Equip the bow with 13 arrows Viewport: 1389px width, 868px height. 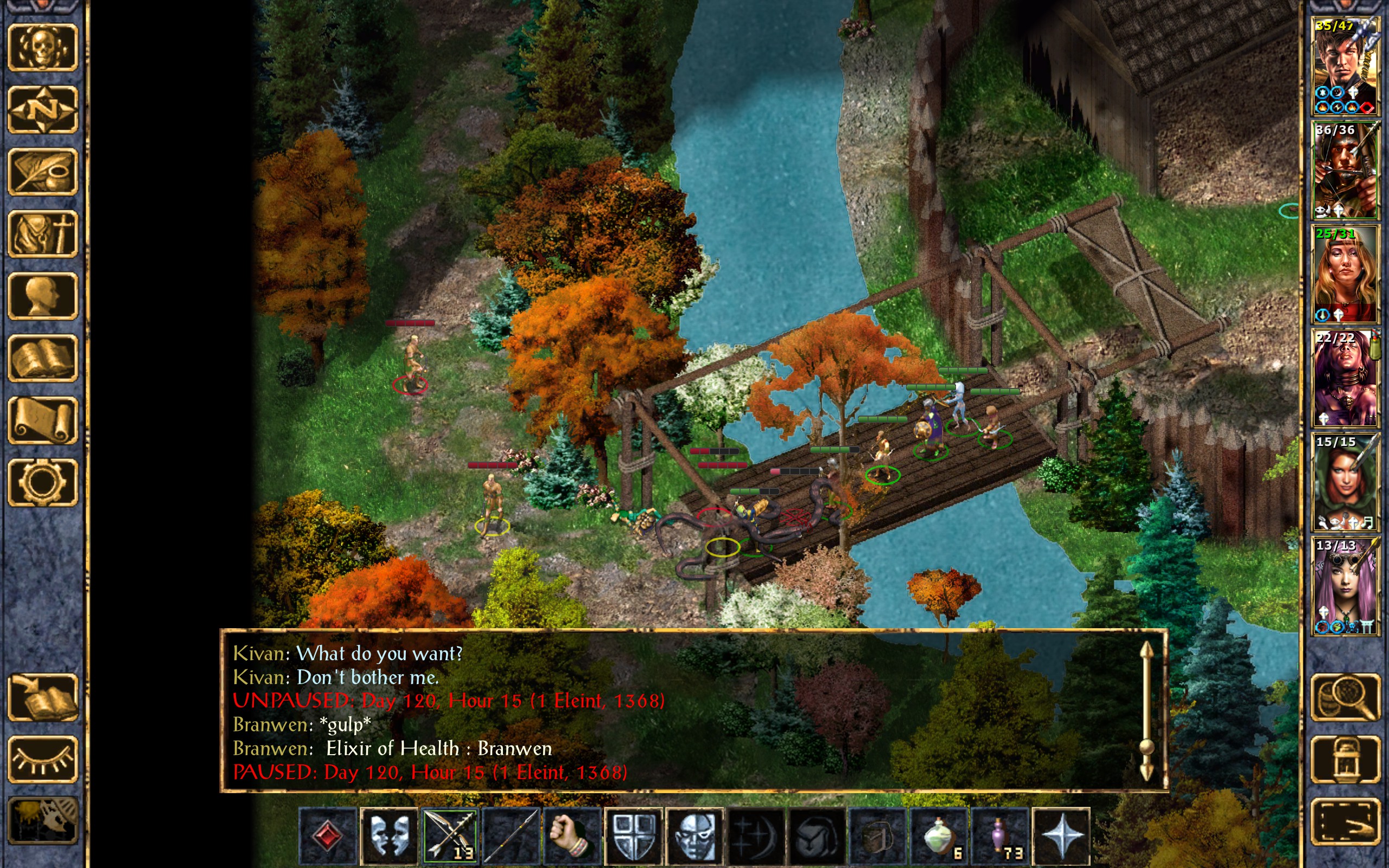point(449,835)
